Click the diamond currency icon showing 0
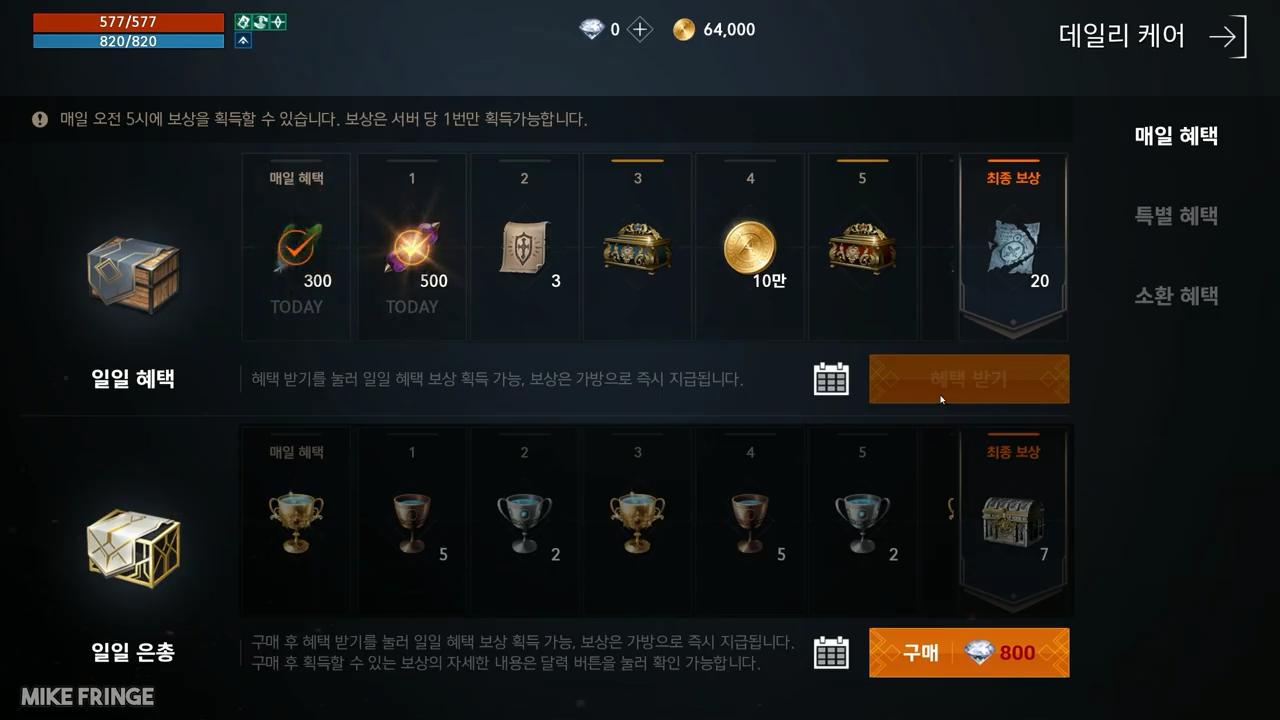The width and height of the screenshot is (1280, 720). [594, 29]
